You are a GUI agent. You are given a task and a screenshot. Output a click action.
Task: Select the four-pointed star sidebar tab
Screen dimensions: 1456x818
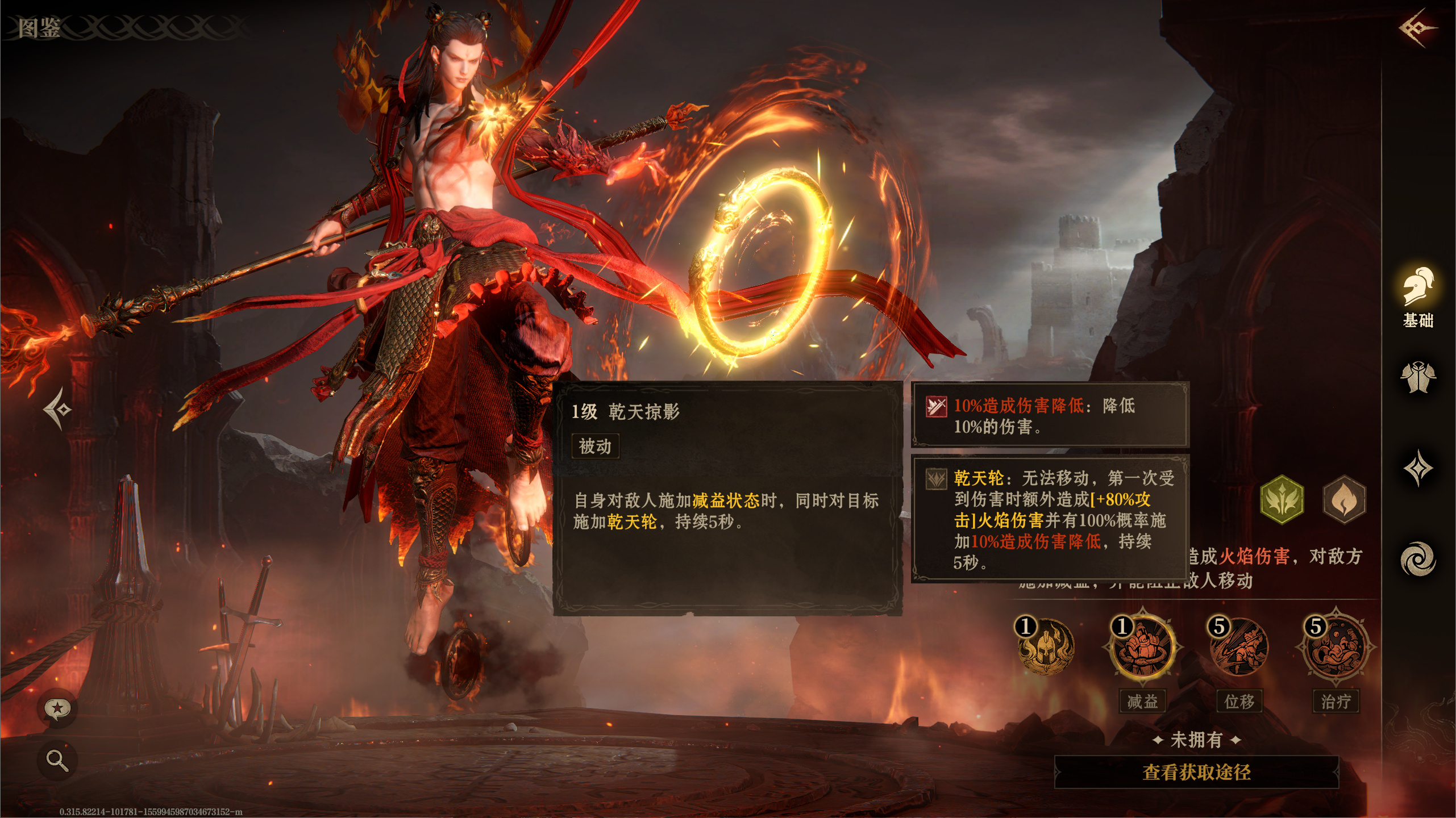pos(1417,468)
